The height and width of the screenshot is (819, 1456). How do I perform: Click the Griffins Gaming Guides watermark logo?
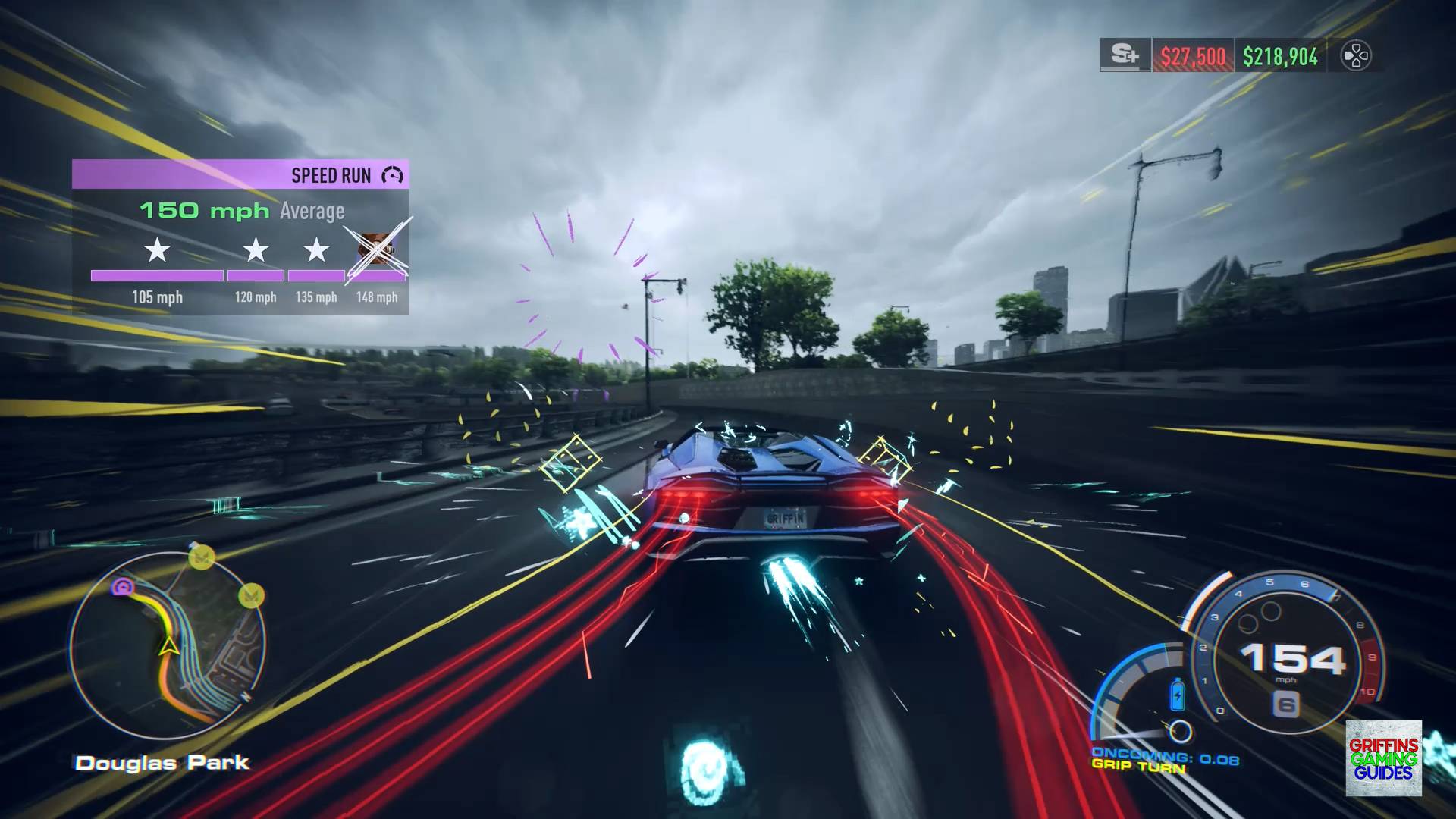click(x=1383, y=758)
